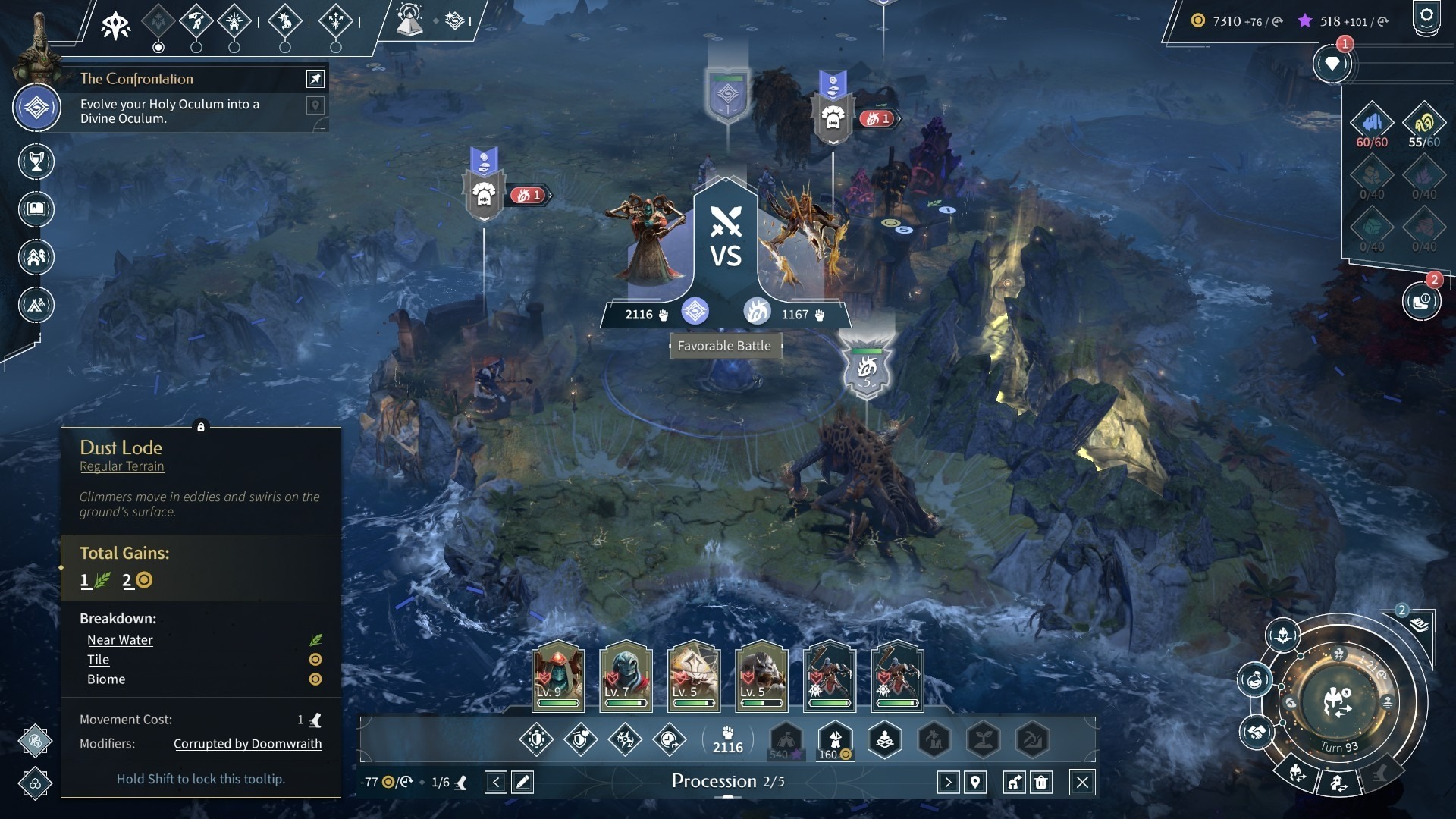
Task: Go to the next army arrow
Action: click(x=948, y=782)
